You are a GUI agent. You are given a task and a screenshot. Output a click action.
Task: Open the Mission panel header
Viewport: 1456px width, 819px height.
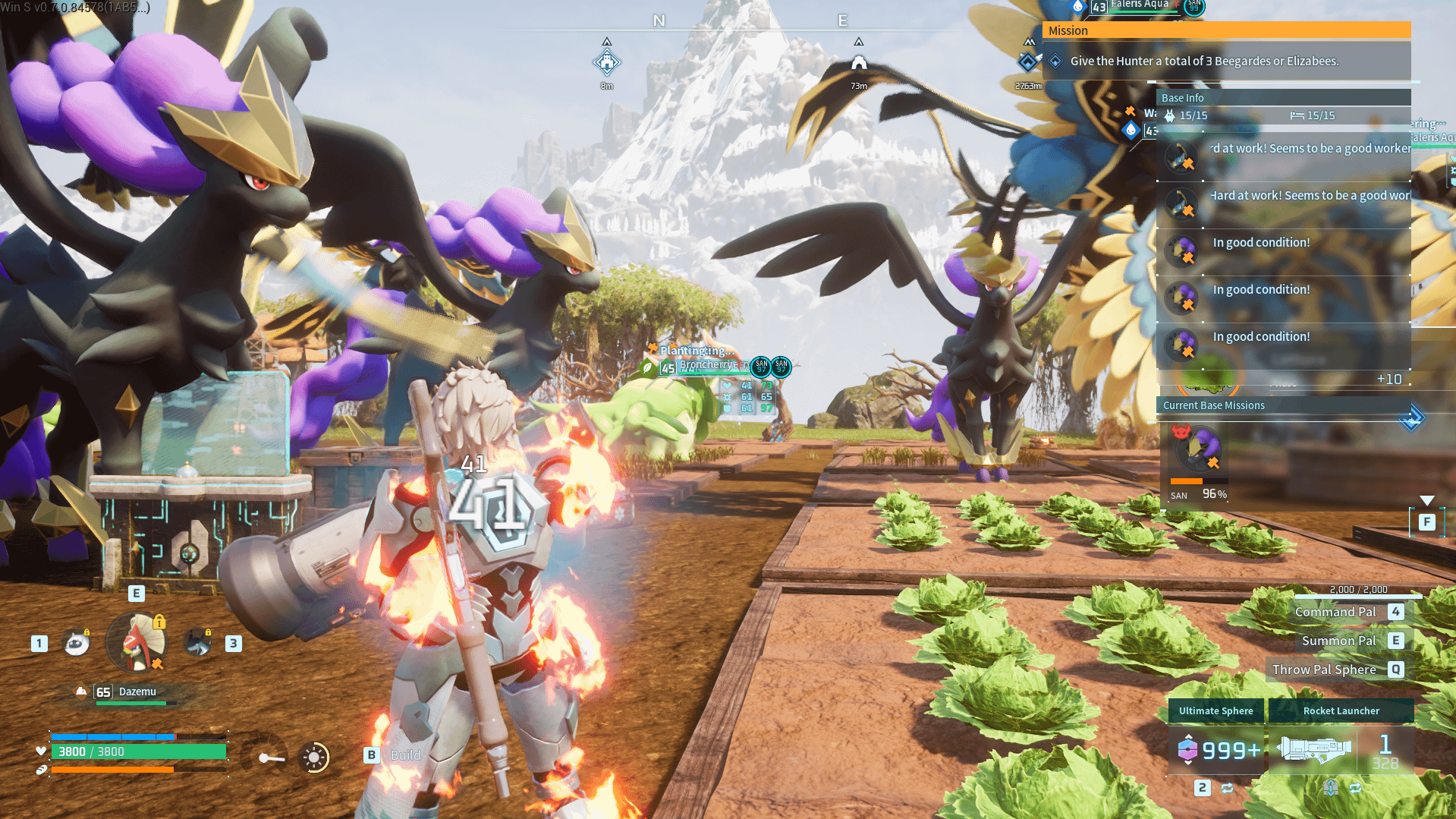click(1226, 30)
